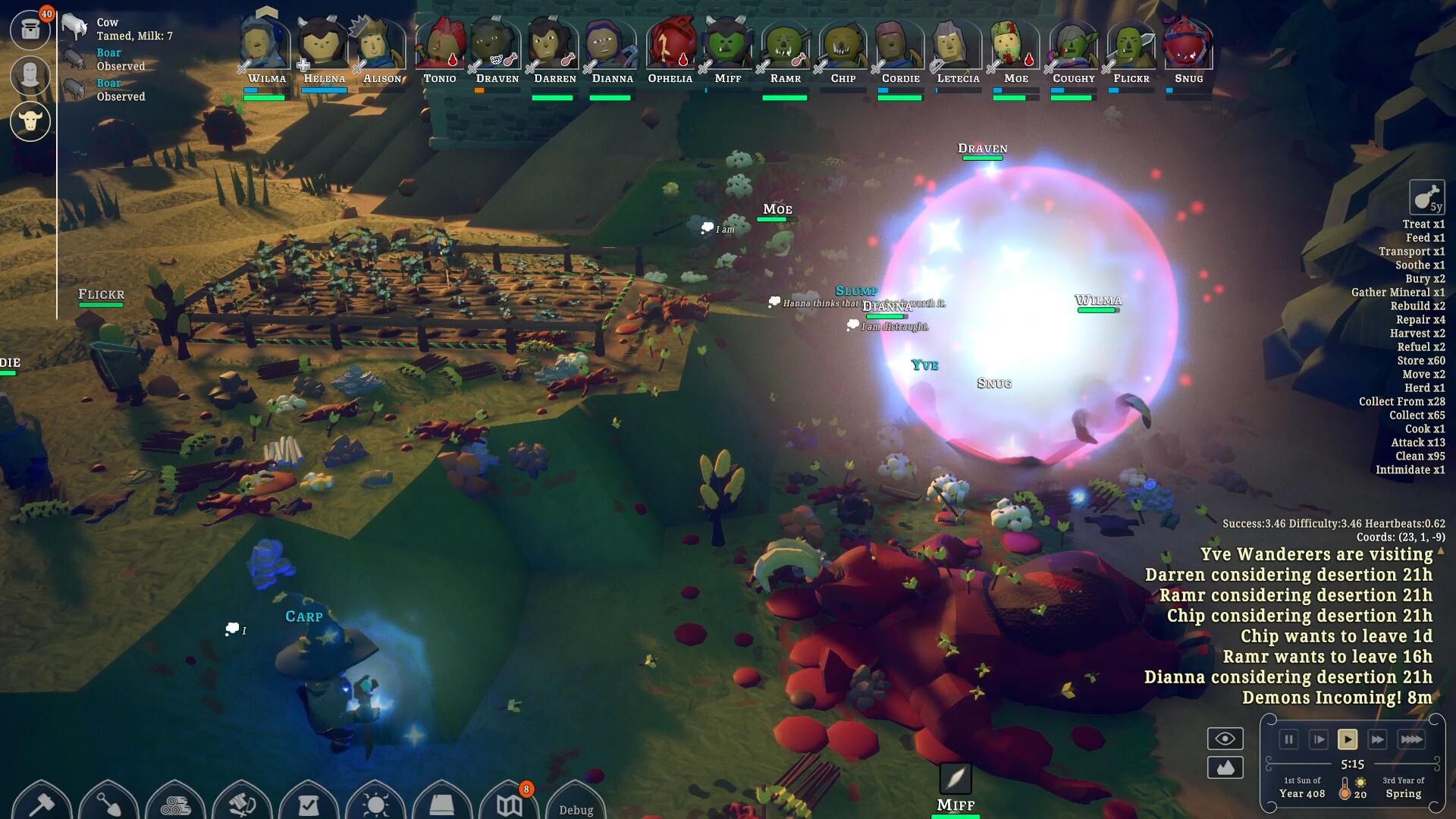Open the Yve Wanderers are visiting notification
This screenshot has height=819, width=1456.
point(1316,554)
